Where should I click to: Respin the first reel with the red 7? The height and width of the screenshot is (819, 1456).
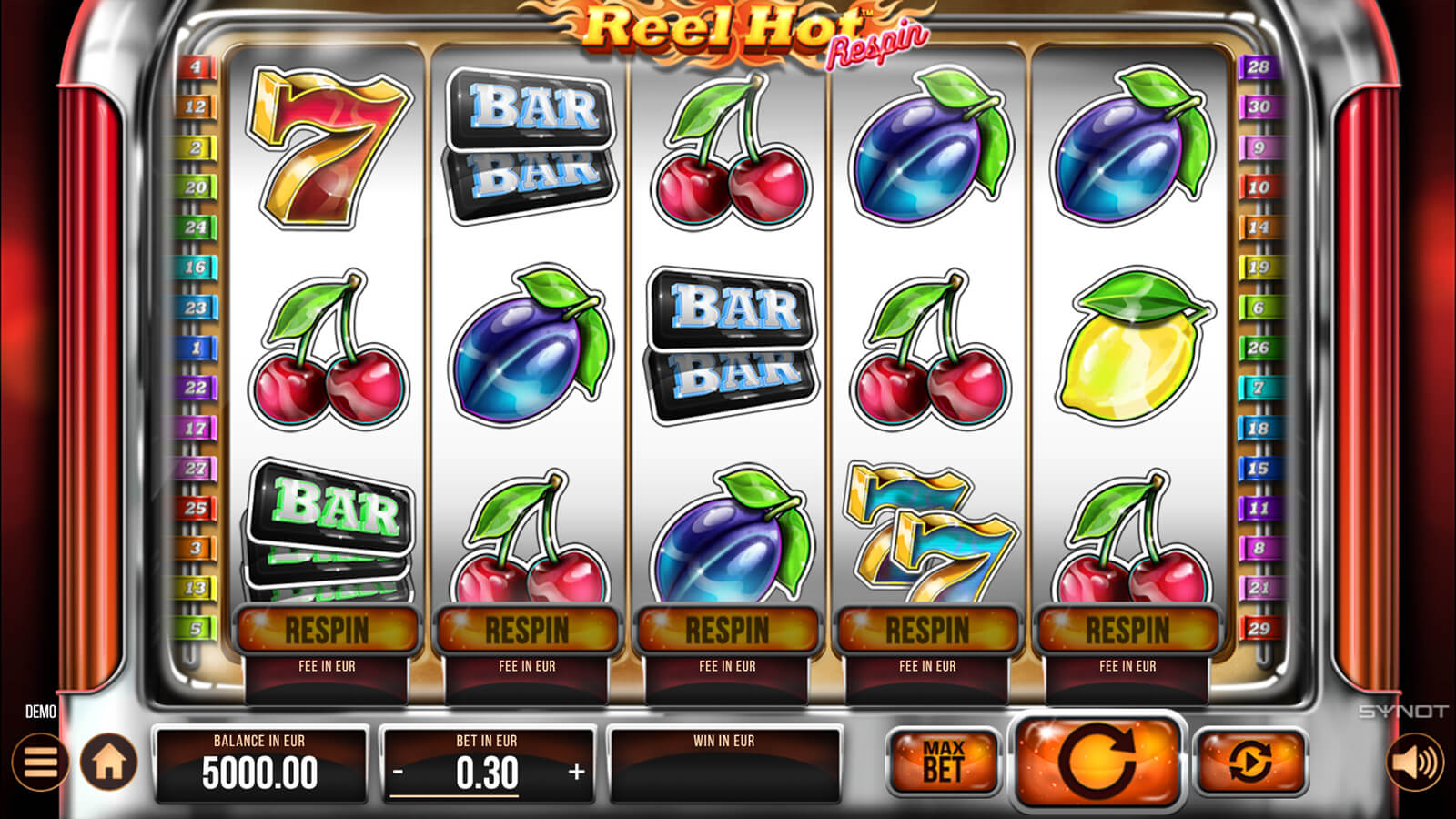click(x=328, y=630)
